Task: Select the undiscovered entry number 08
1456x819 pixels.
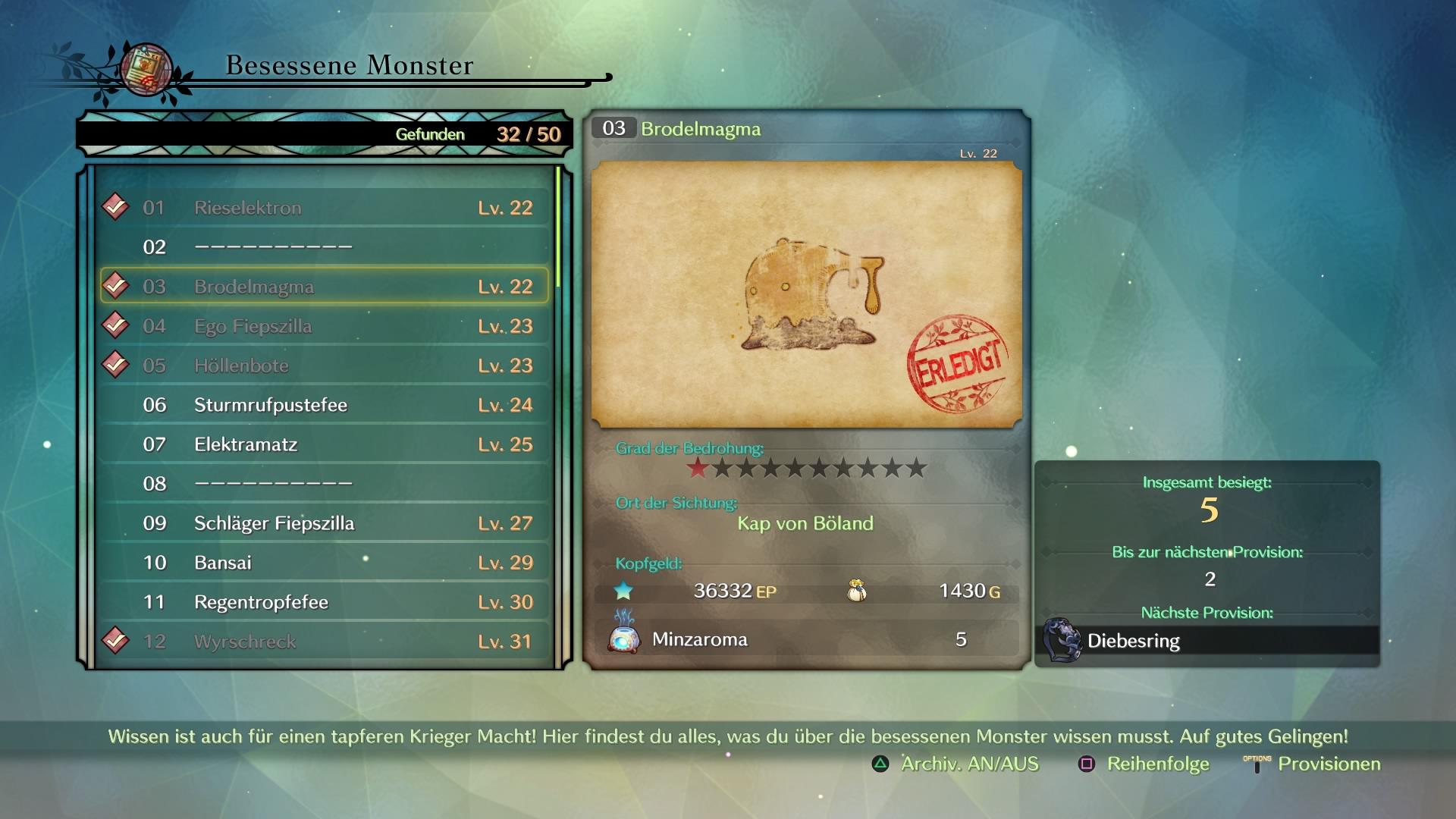Action: 325,484
